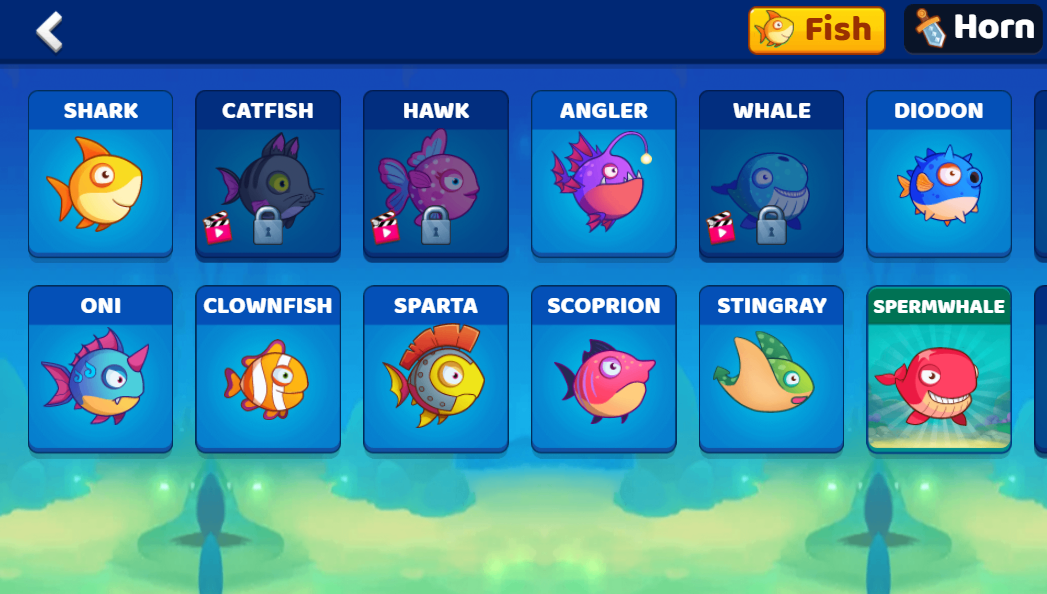Select the Shark fish tile
The width and height of the screenshot is (1047, 594).
pos(100,175)
